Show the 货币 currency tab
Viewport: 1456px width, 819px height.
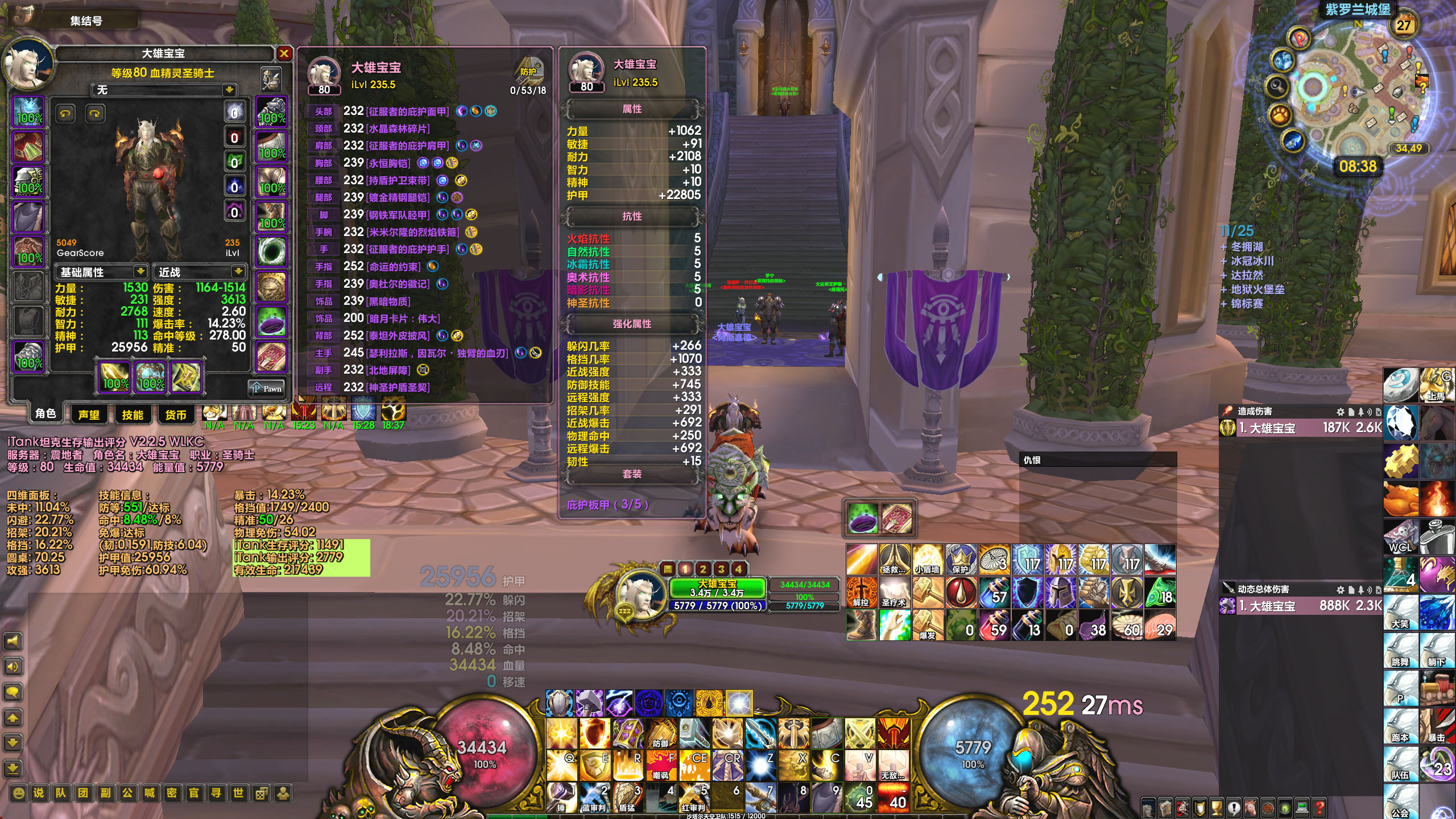tap(176, 415)
